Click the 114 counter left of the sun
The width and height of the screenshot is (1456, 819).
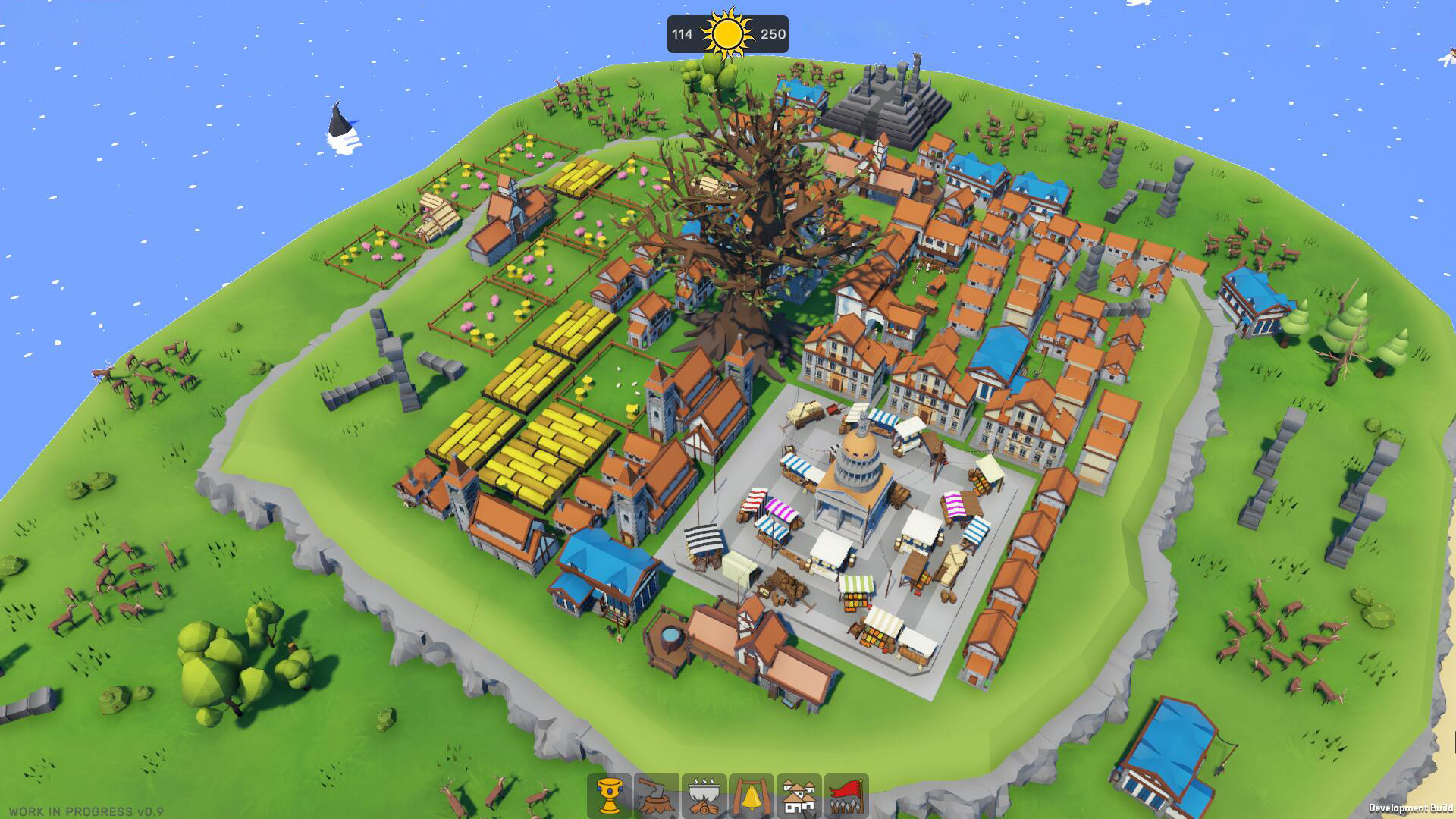click(681, 33)
